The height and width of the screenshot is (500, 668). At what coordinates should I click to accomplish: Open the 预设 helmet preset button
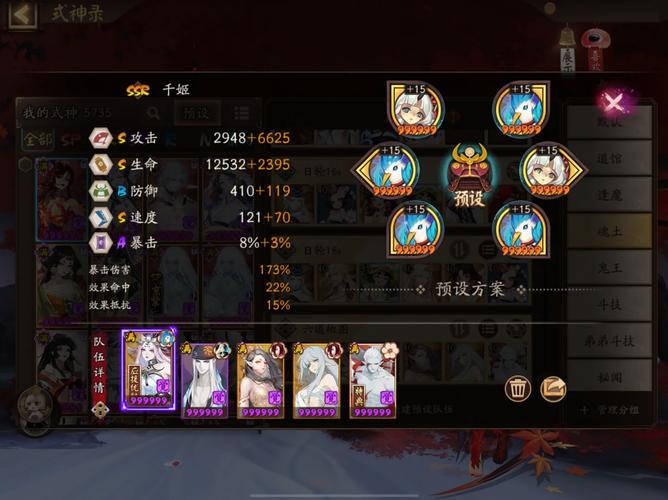[x=468, y=173]
